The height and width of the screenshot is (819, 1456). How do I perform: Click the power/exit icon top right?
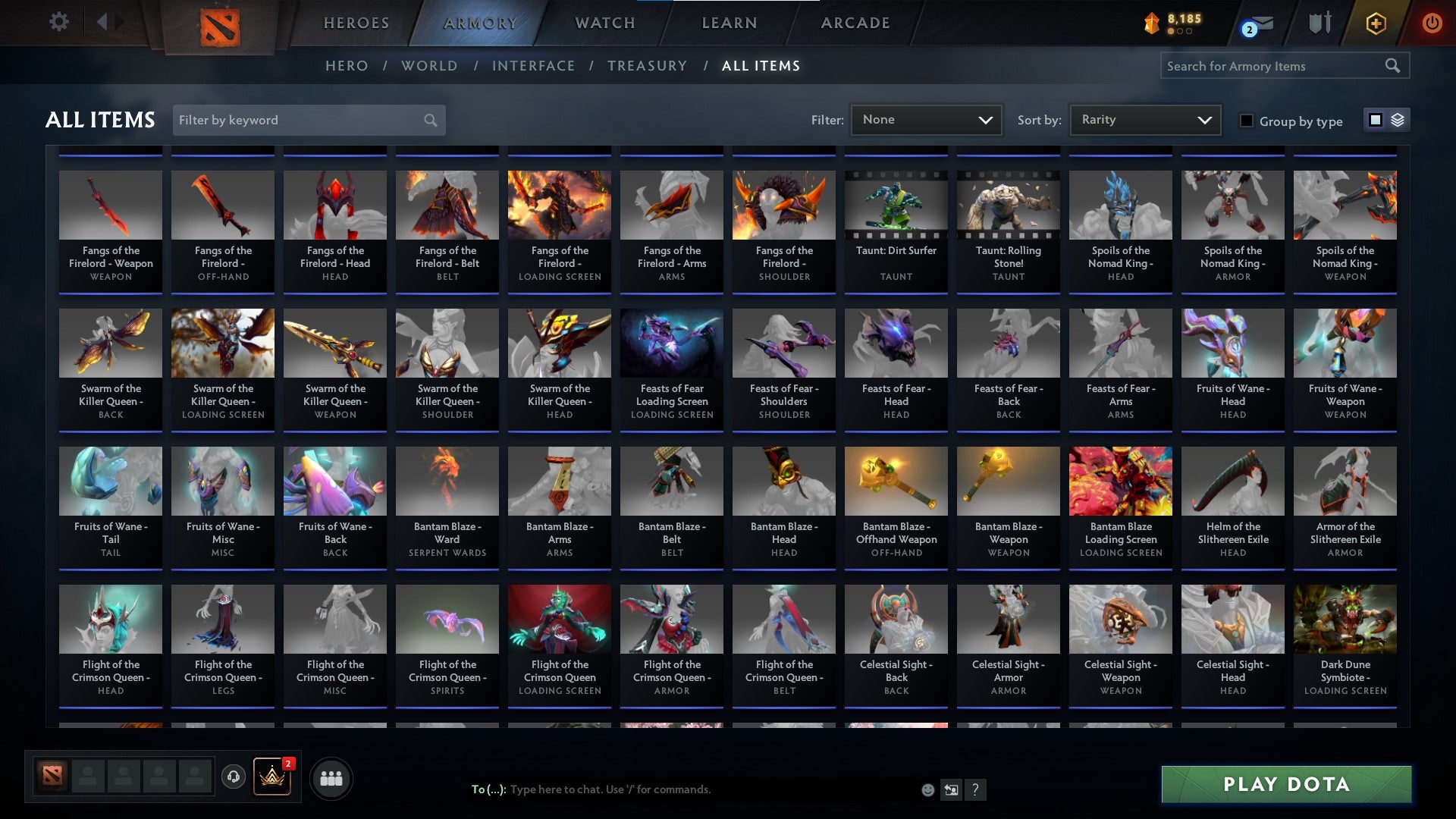(1432, 23)
